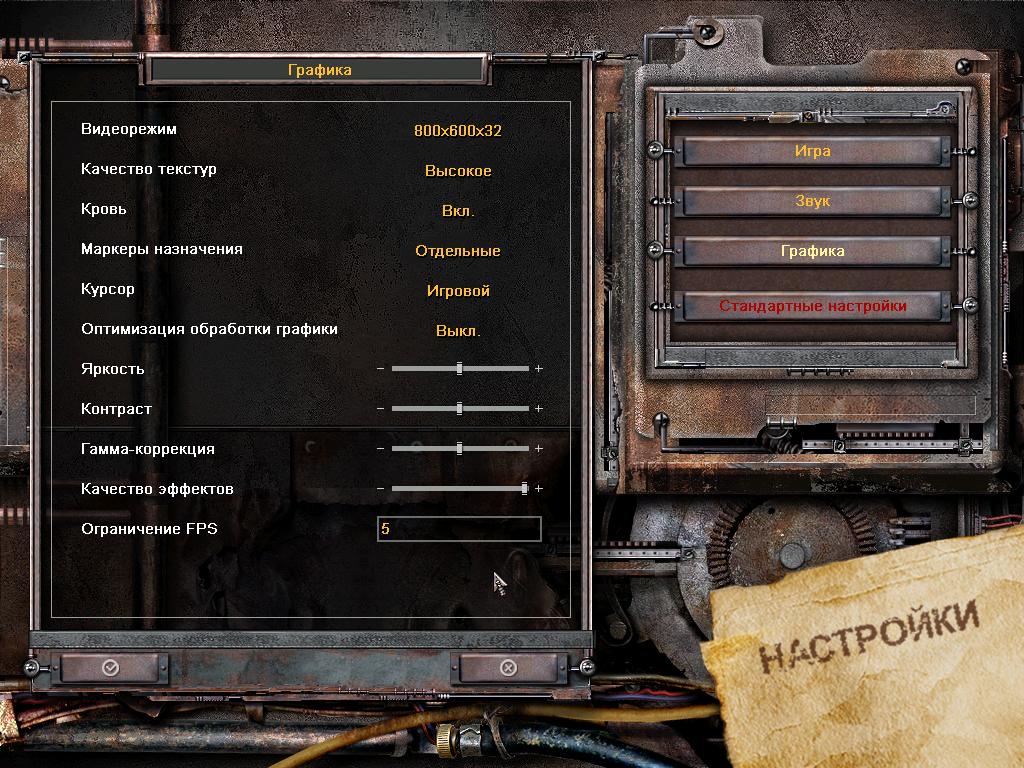Increase Яркость with the plus button
This screenshot has width=1024, height=768.
click(x=539, y=369)
